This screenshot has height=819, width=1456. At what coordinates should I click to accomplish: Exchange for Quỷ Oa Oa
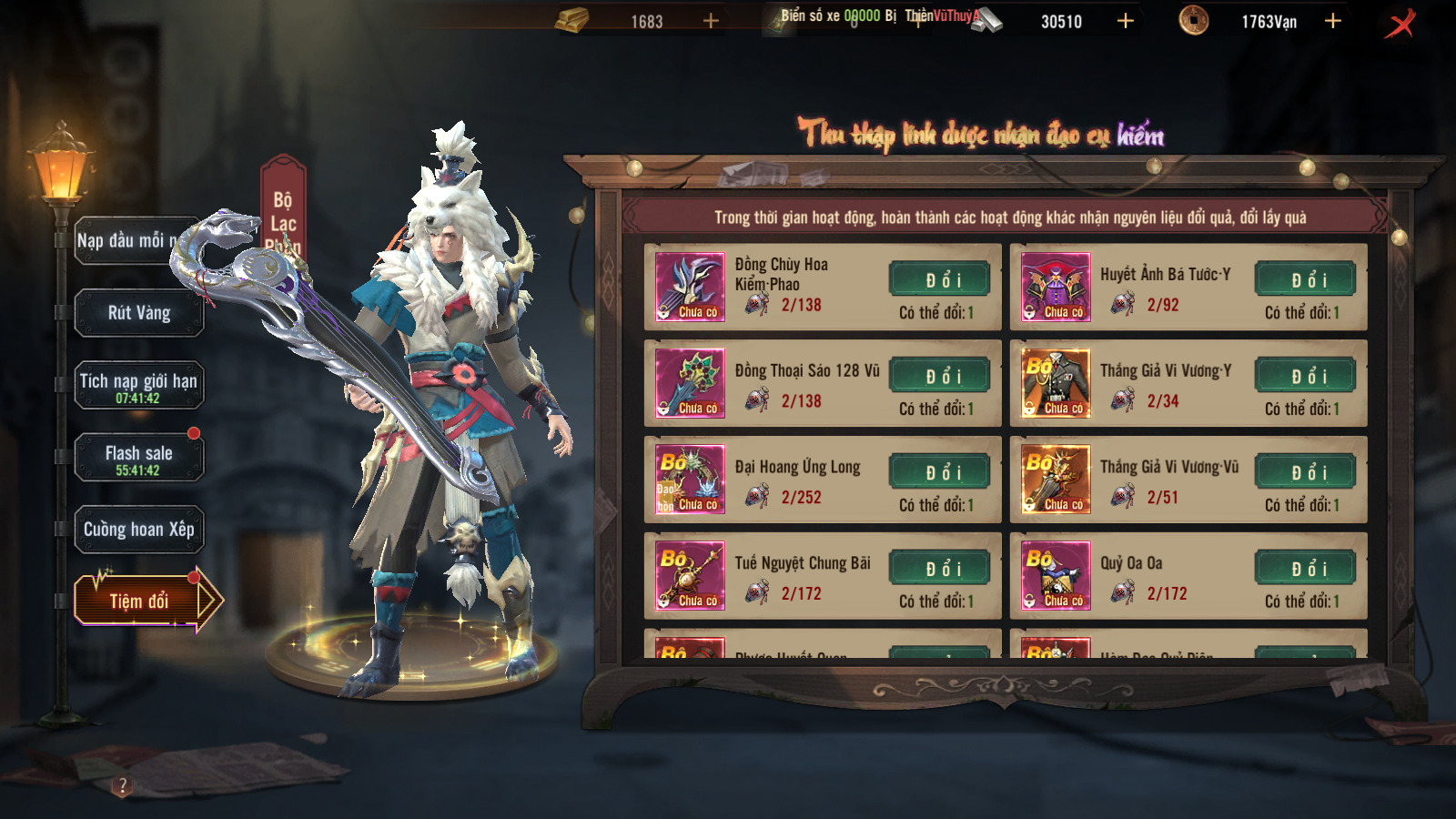pyautogui.click(x=1306, y=569)
